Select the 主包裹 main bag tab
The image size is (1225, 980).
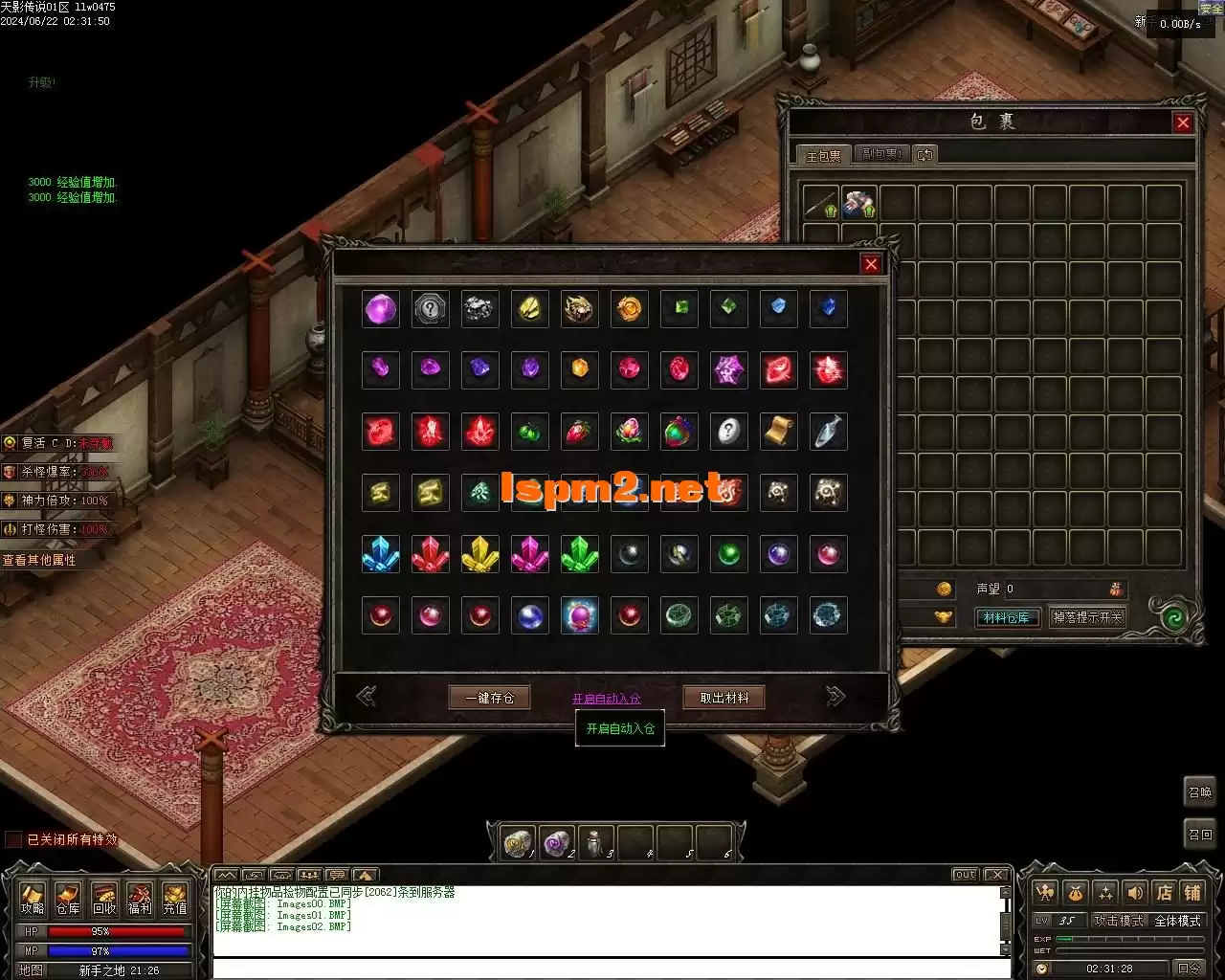(823, 155)
